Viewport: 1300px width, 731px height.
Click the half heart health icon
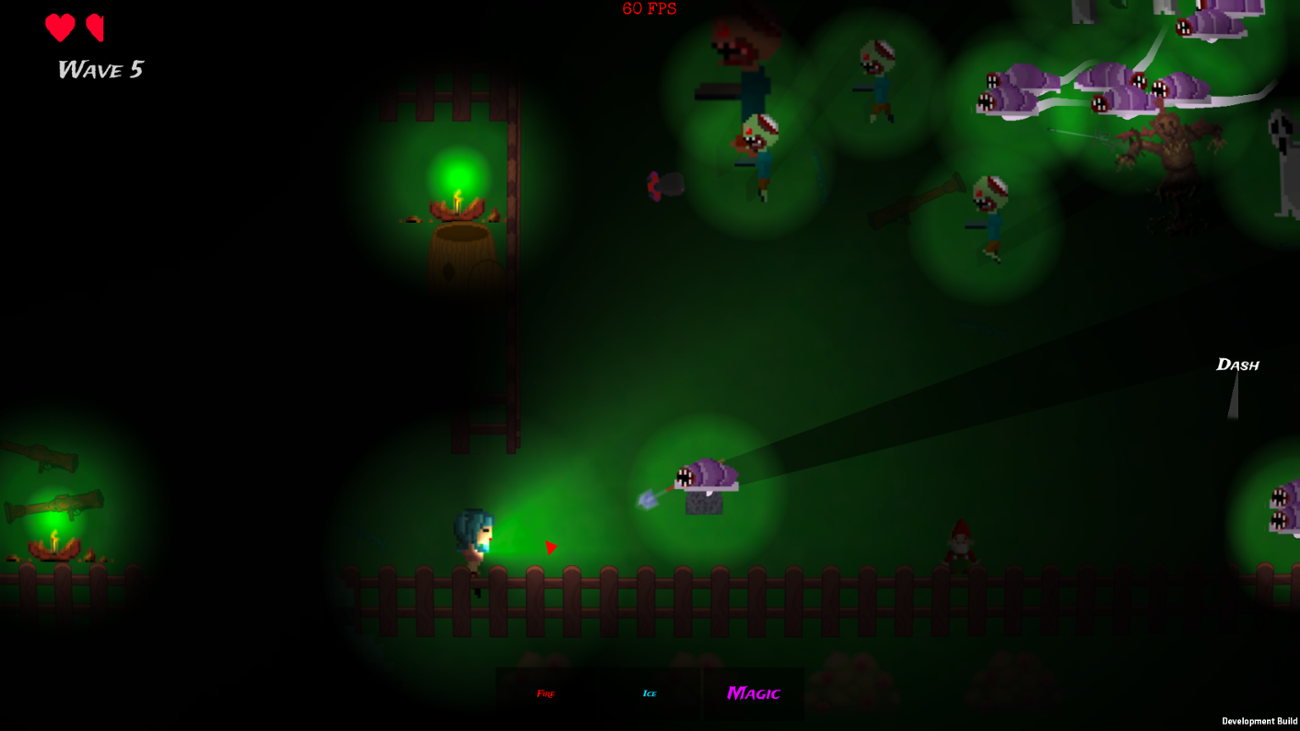pos(97,28)
